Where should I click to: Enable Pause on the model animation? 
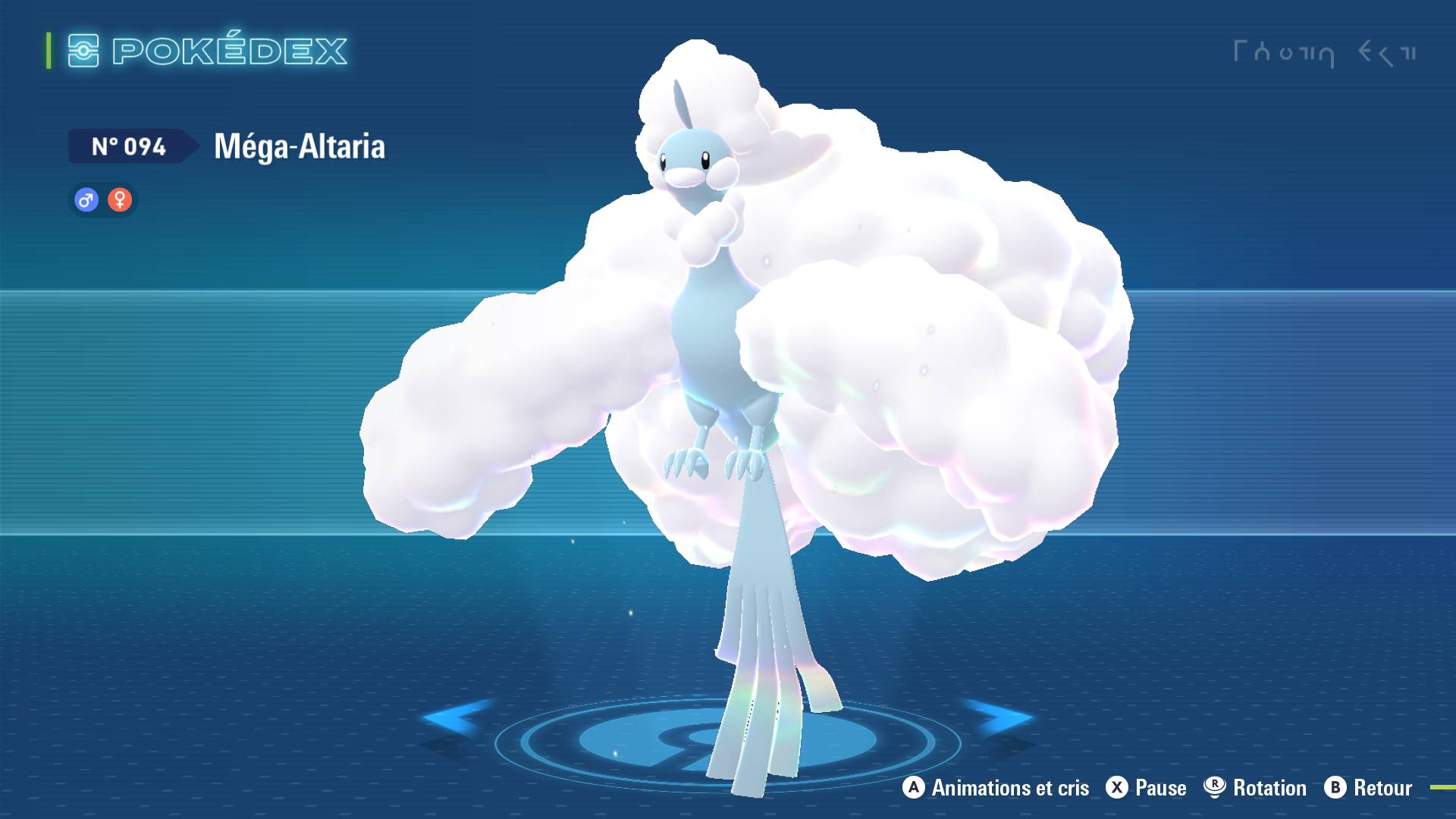tap(1160, 788)
